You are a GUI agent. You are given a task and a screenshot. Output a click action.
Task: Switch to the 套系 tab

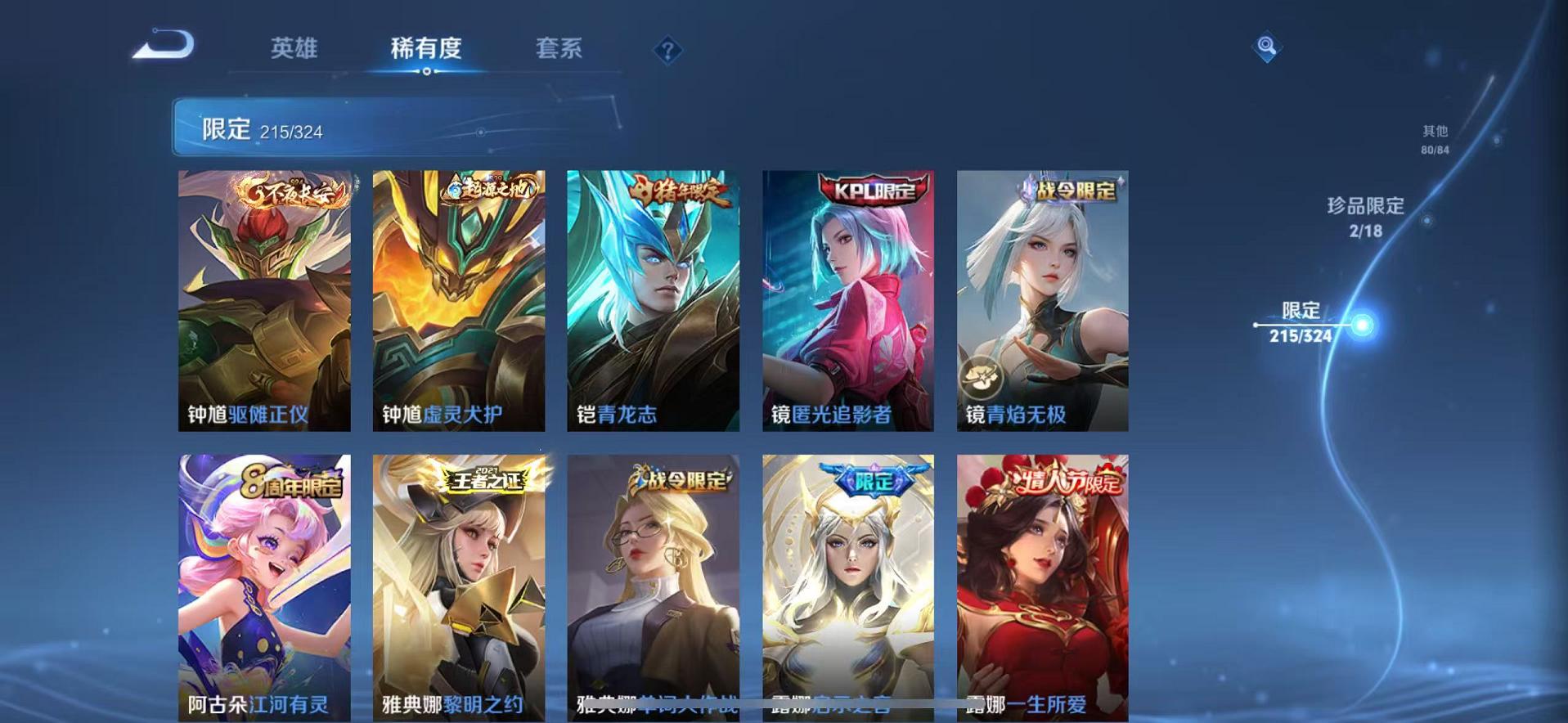click(x=559, y=49)
